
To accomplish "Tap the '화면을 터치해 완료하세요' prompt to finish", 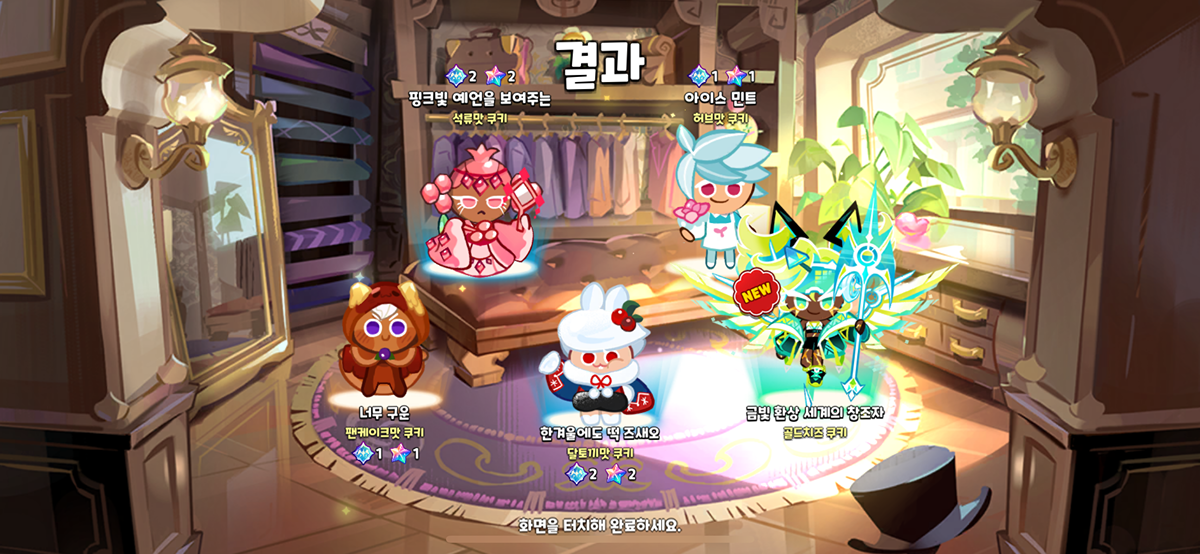I will (x=599, y=525).
